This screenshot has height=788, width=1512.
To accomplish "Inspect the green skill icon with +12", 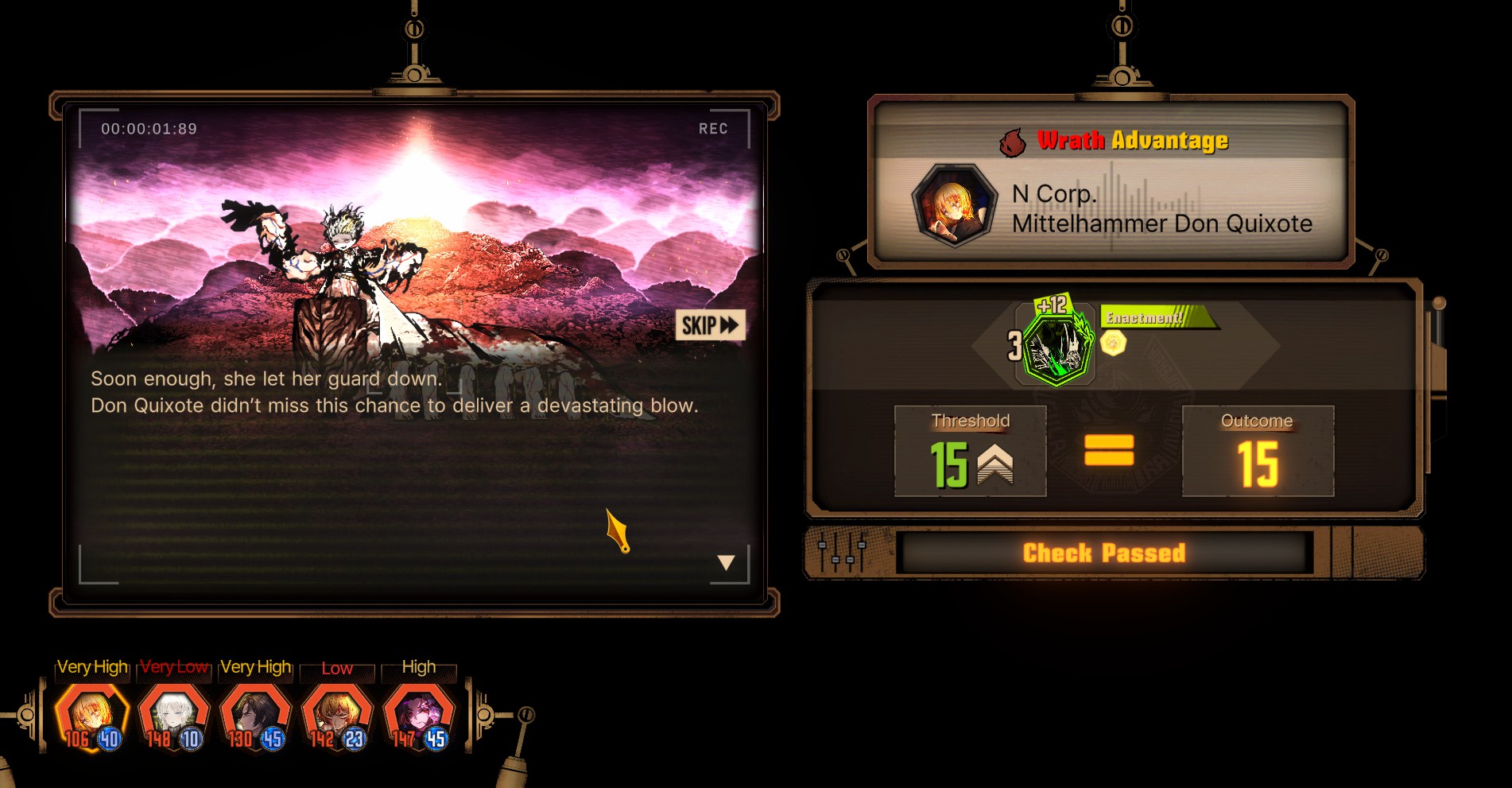I will (x=1056, y=347).
